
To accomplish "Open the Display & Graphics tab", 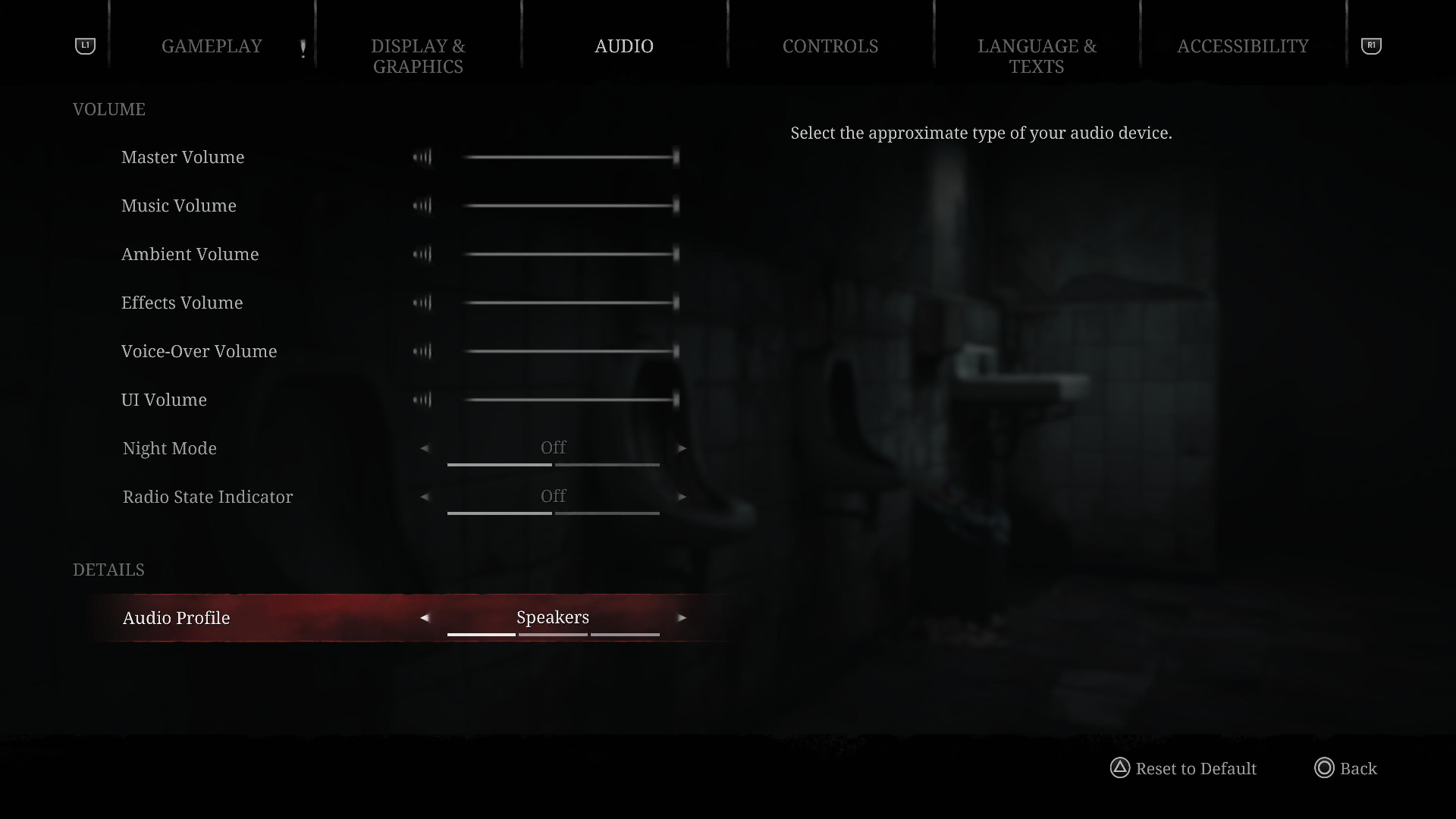I will (x=418, y=56).
